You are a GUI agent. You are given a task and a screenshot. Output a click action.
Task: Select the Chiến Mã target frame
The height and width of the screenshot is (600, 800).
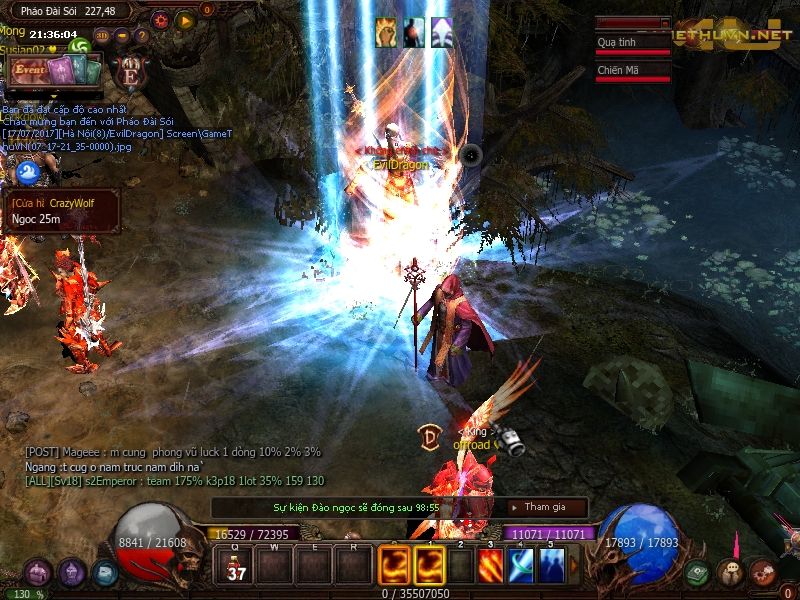coord(632,71)
